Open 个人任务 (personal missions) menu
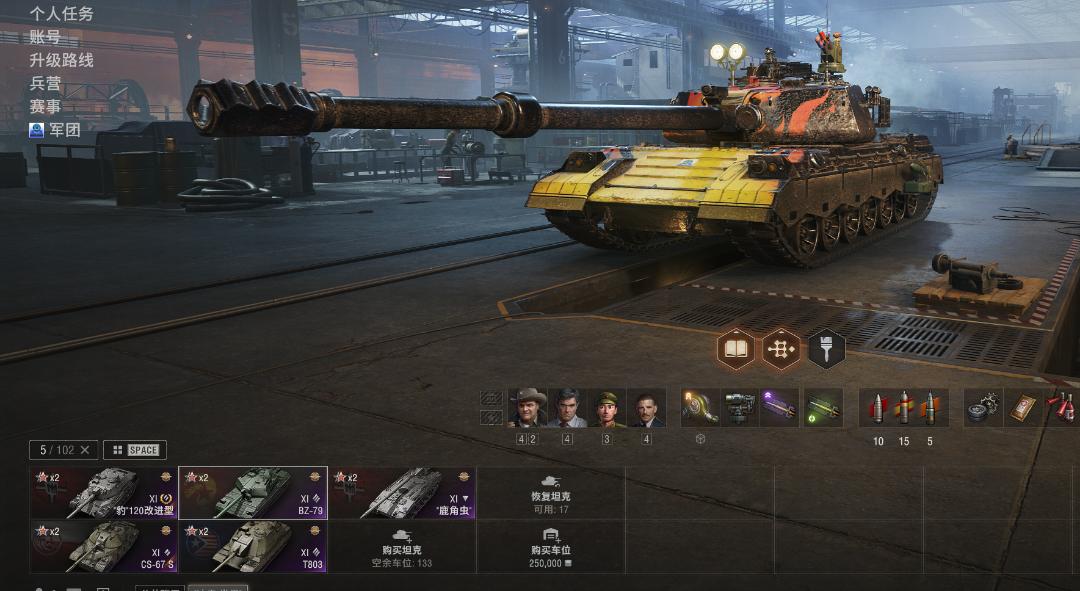 [61, 14]
